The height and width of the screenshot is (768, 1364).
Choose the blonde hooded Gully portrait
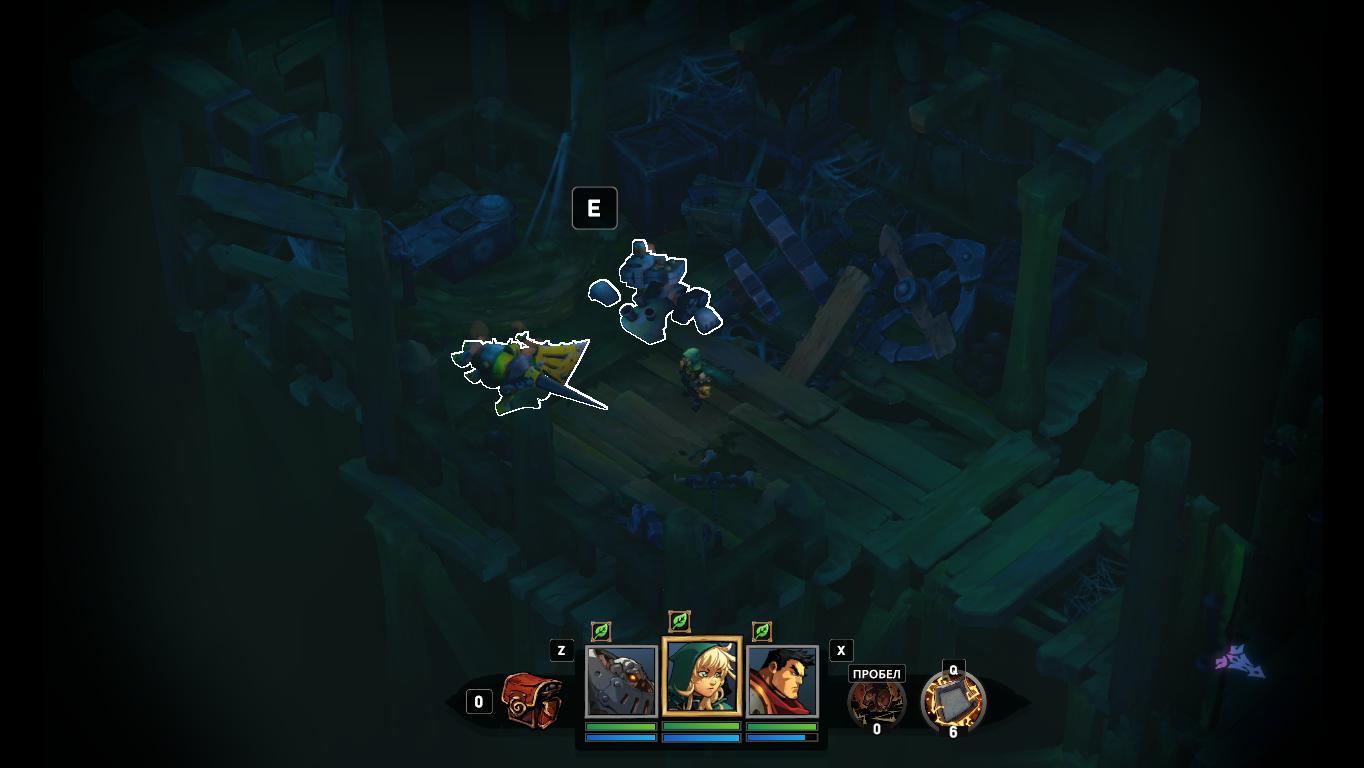click(x=702, y=677)
